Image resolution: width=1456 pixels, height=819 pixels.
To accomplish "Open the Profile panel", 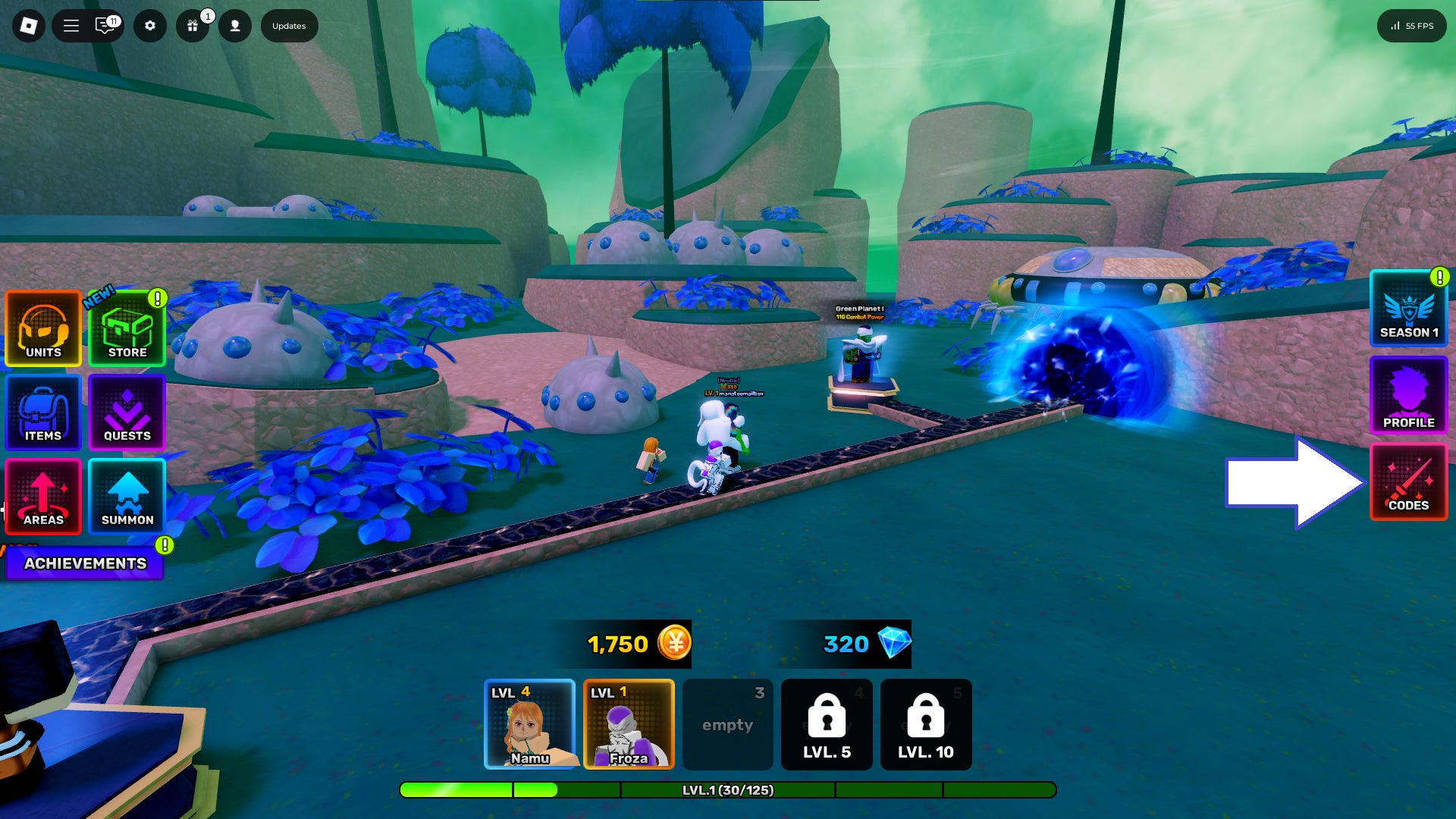I will (1408, 395).
